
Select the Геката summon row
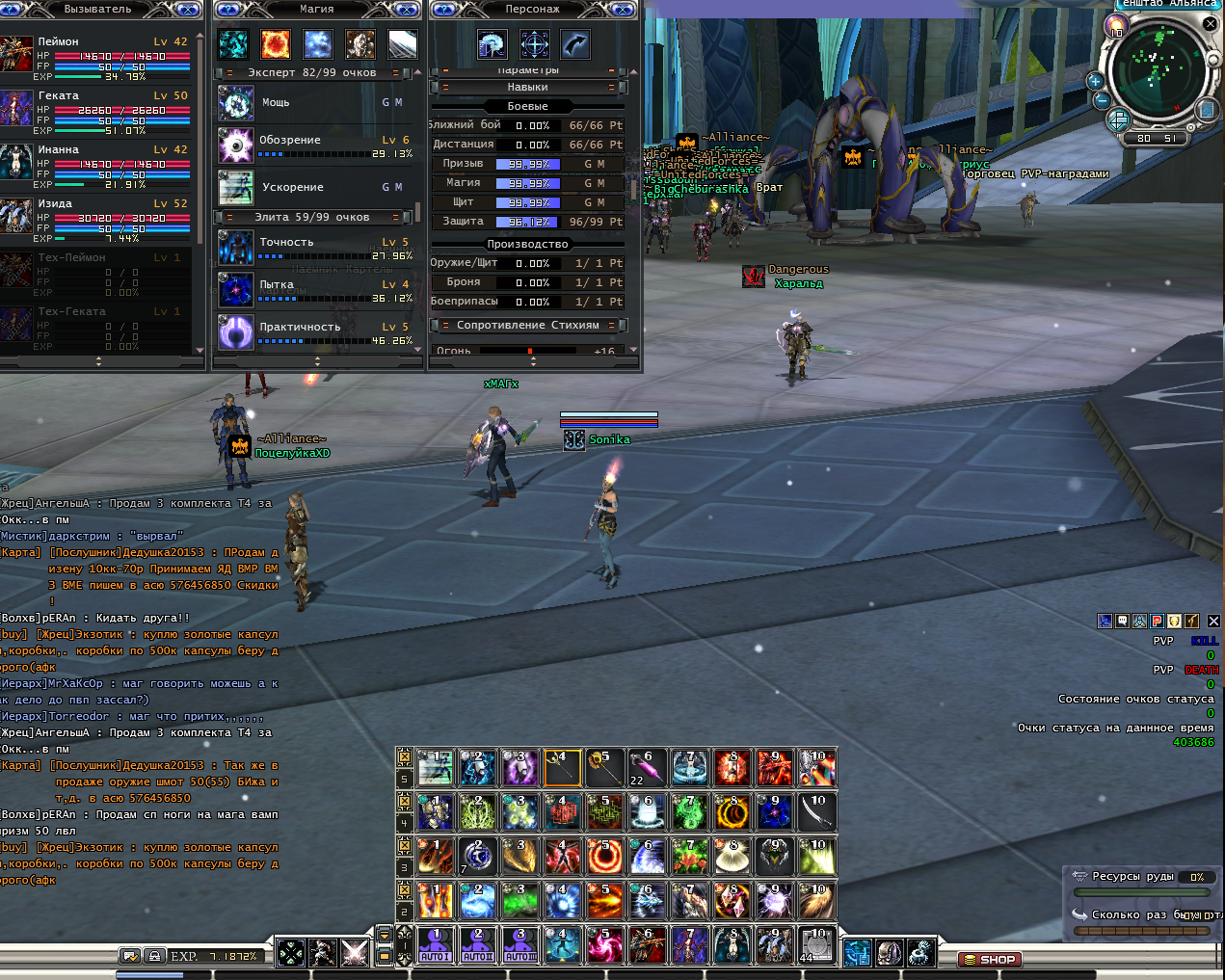[96, 111]
